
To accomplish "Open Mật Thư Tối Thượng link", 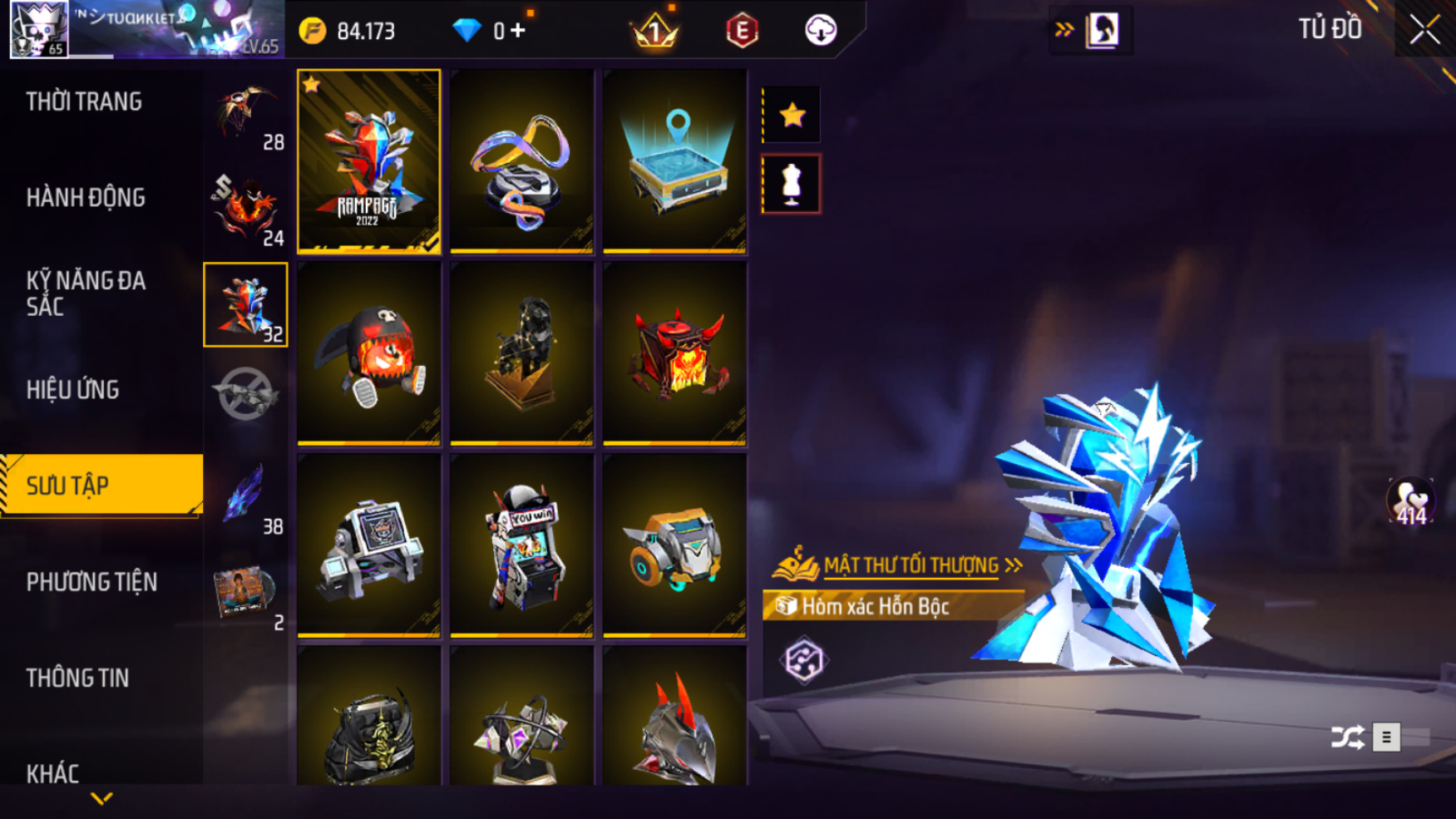I will [x=911, y=566].
